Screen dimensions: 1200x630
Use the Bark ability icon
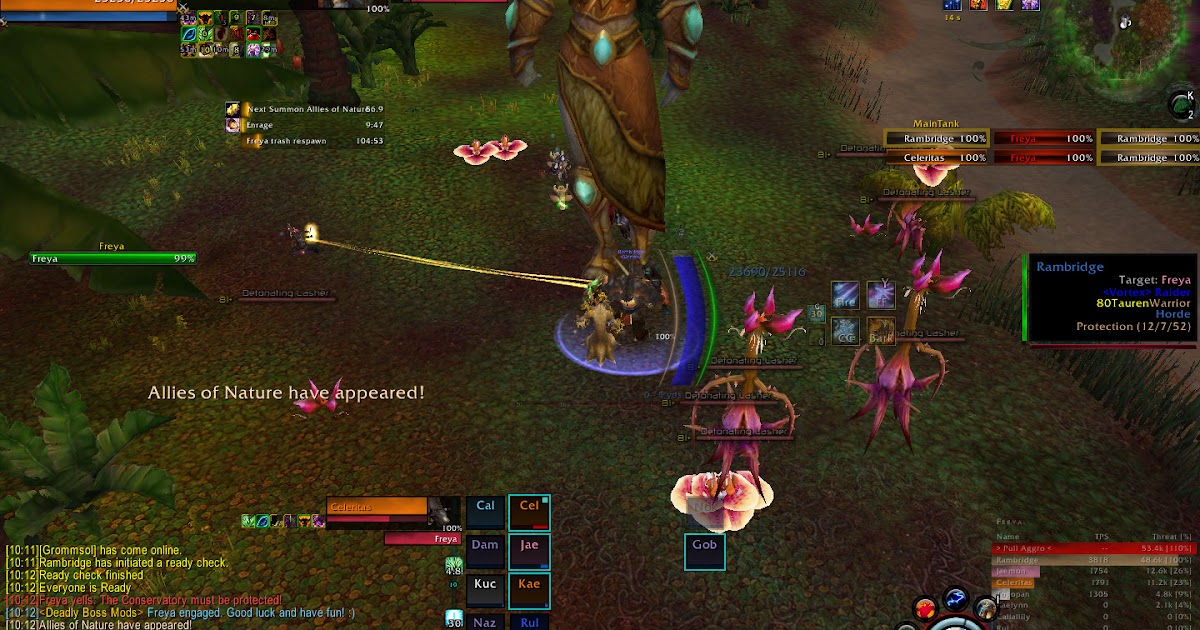click(x=881, y=332)
